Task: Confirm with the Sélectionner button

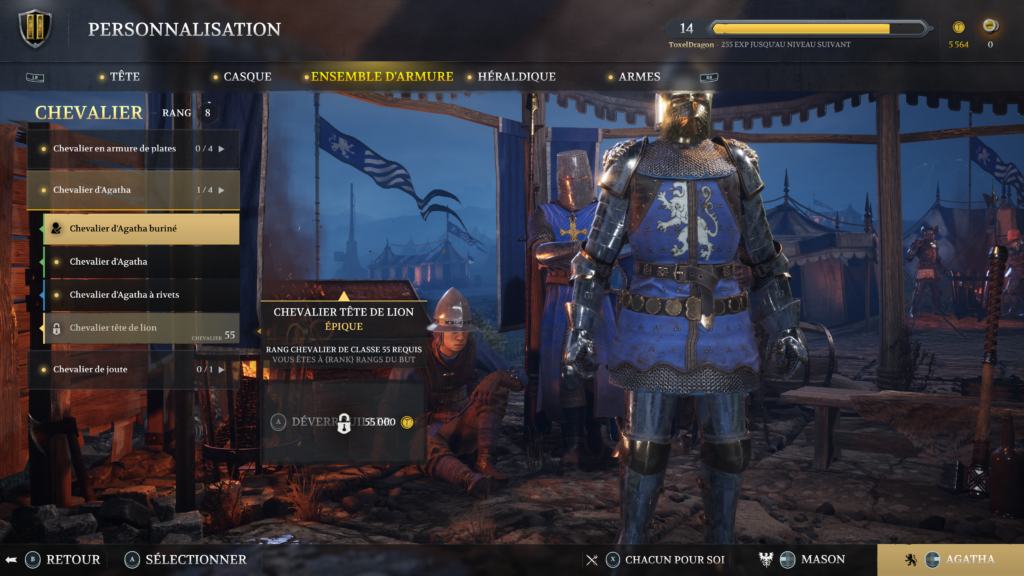Action: click(x=185, y=559)
